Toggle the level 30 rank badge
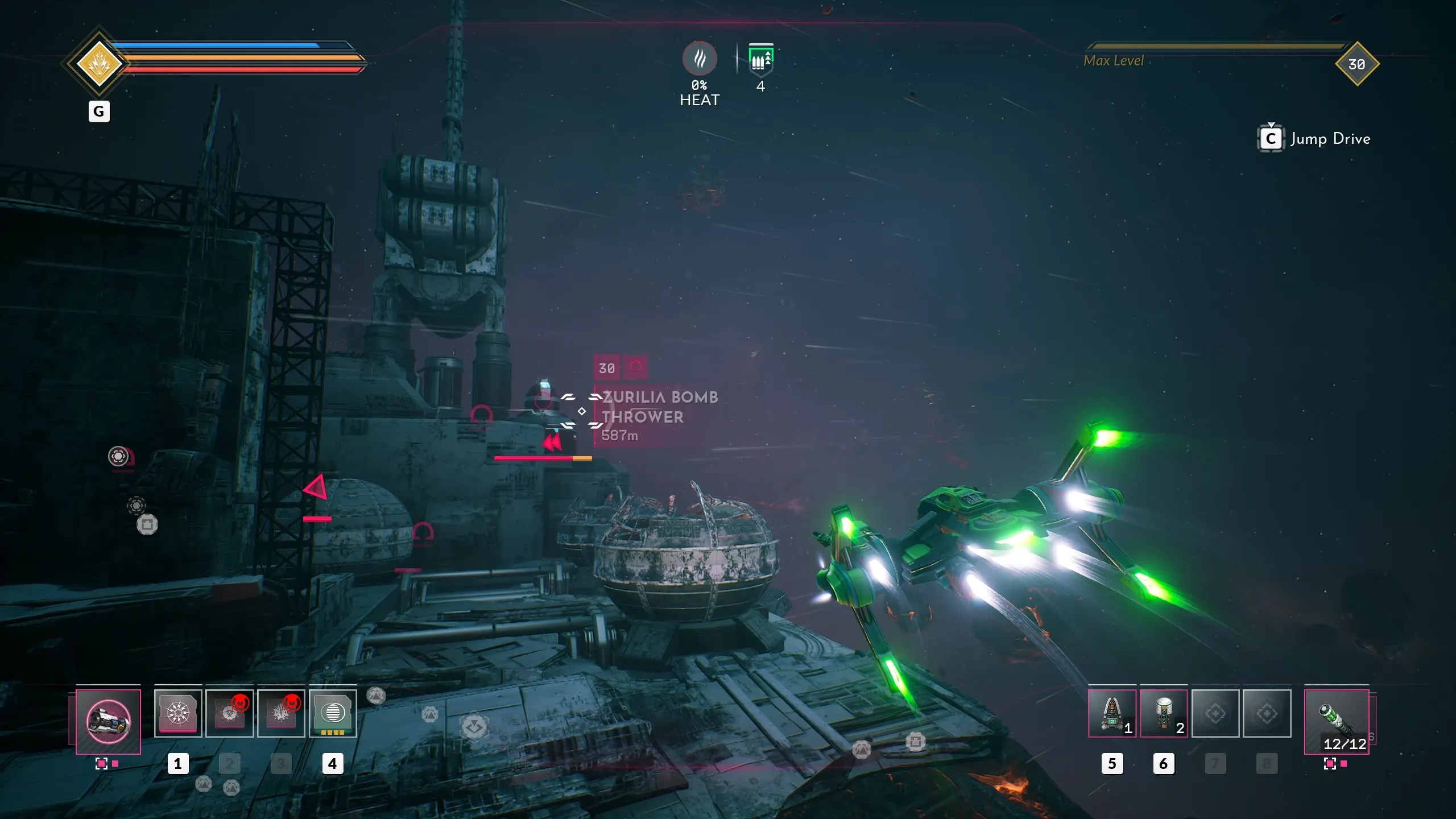The image size is (1456, 819). click(1358, 64)
